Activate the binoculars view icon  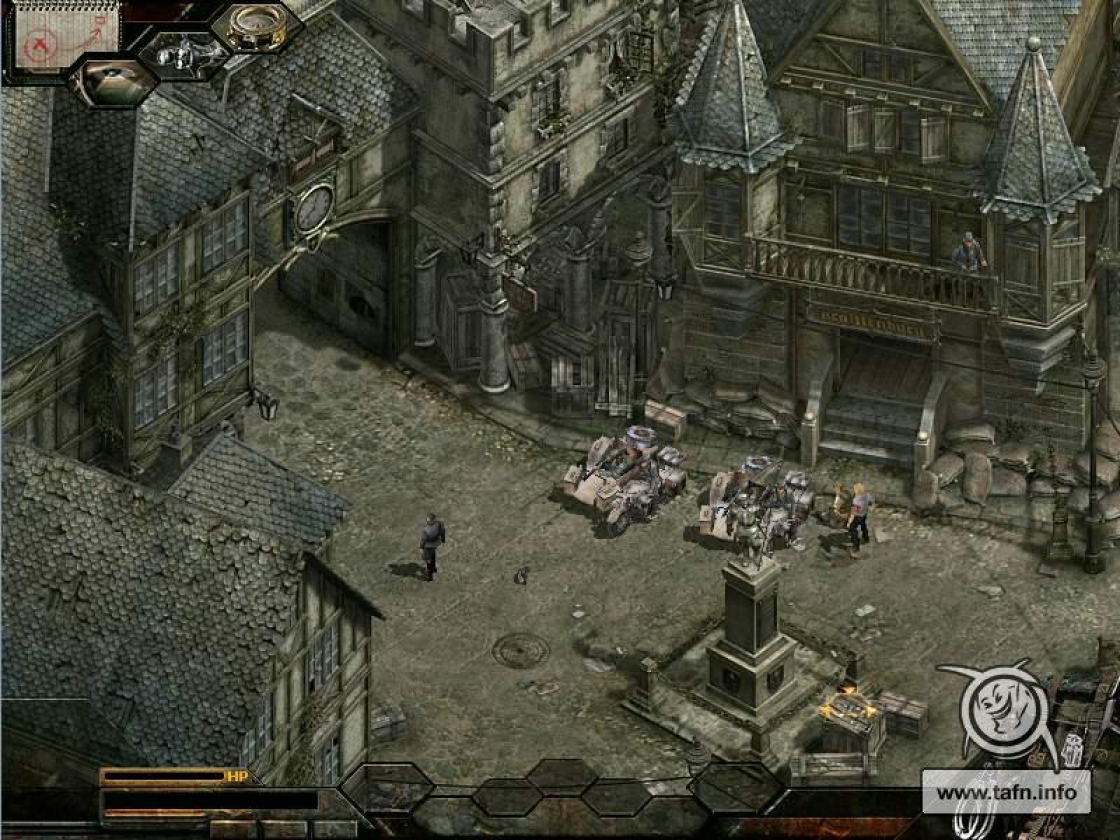tap(183, 55)
